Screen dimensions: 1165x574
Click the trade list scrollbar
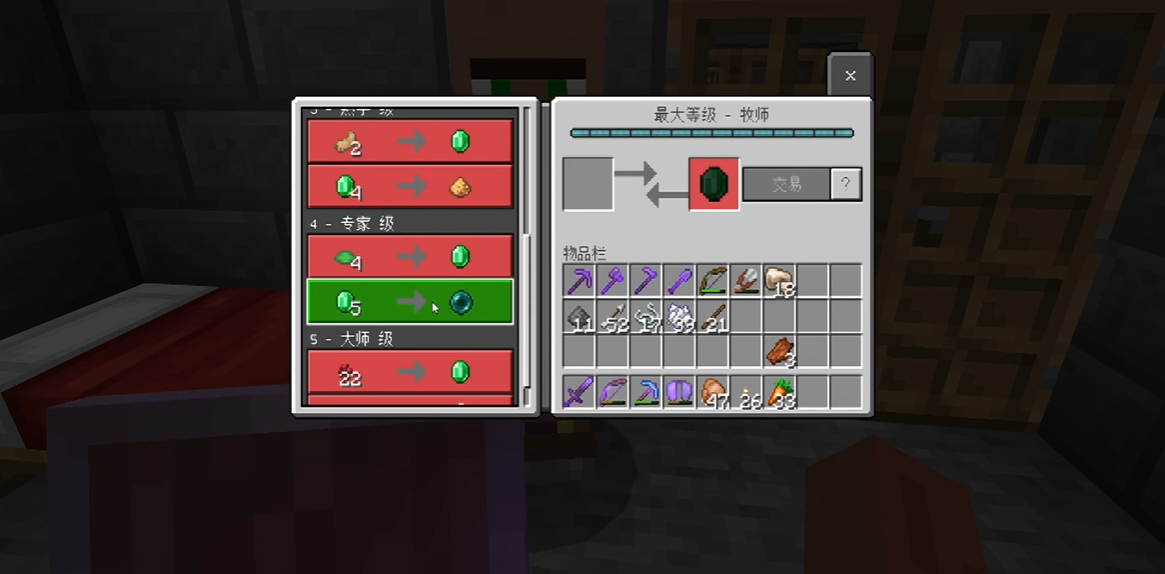528,250
